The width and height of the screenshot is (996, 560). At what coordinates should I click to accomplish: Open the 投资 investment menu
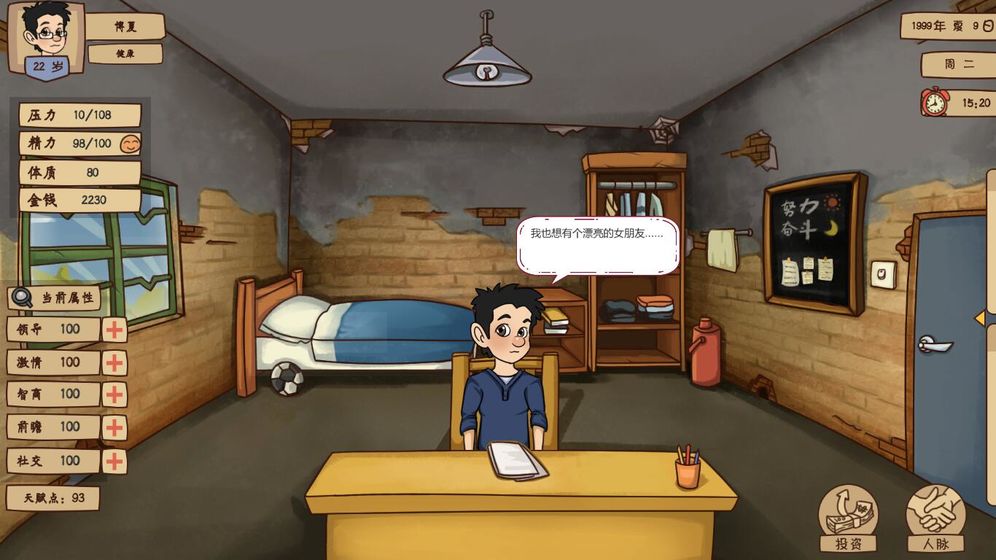847,518
